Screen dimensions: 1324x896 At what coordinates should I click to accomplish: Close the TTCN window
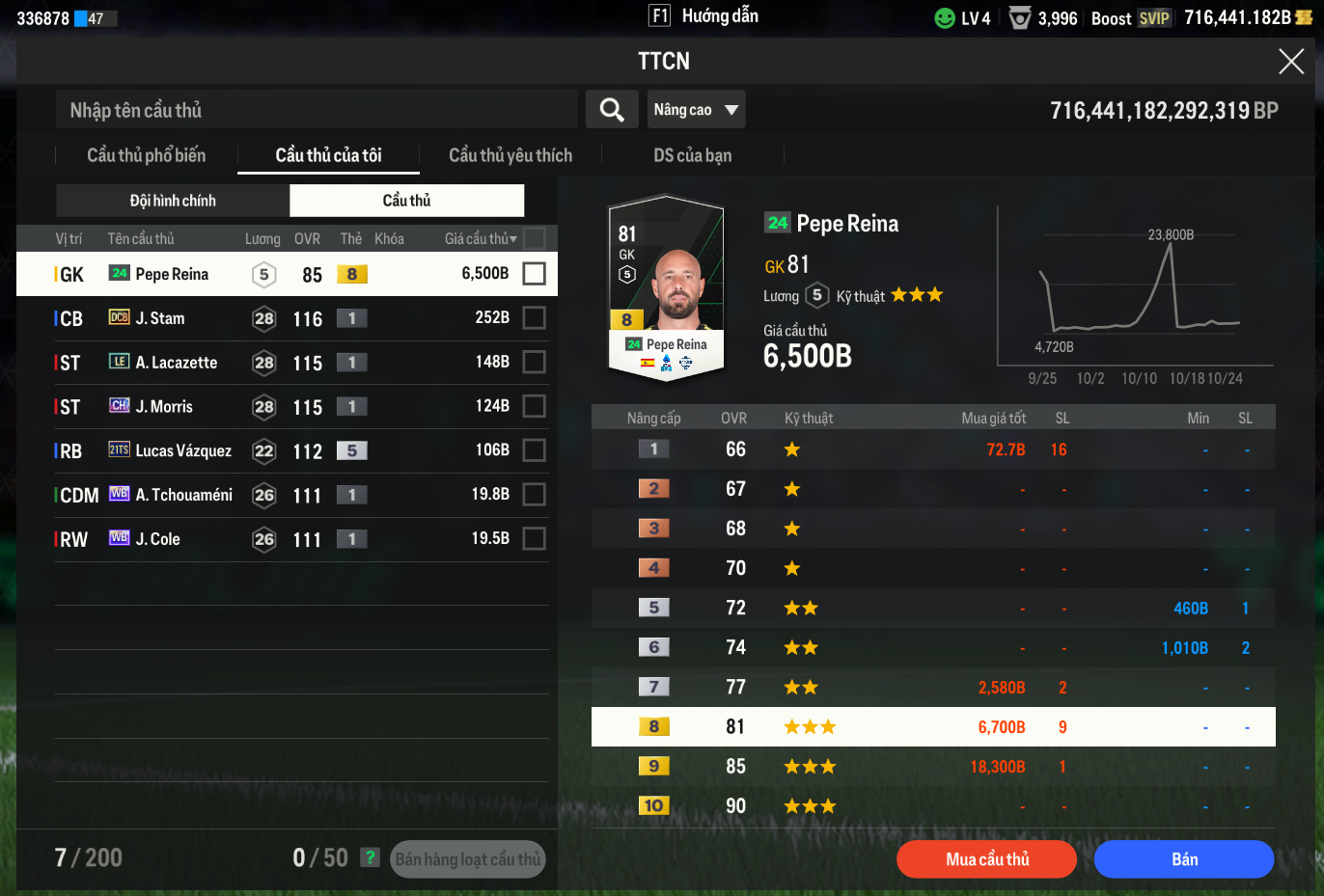[1290, 62]
